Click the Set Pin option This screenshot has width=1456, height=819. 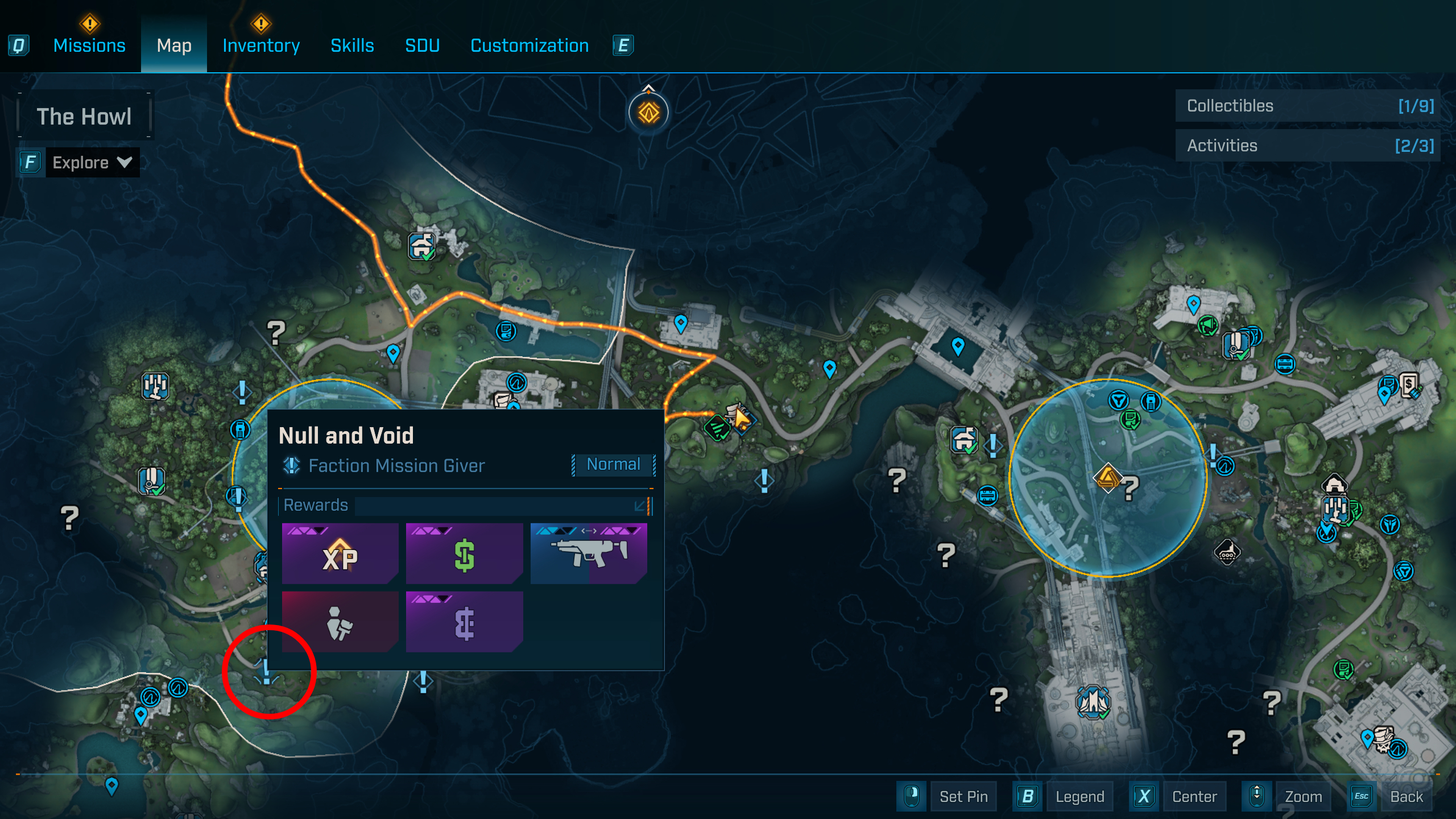(x=963, y=796)
